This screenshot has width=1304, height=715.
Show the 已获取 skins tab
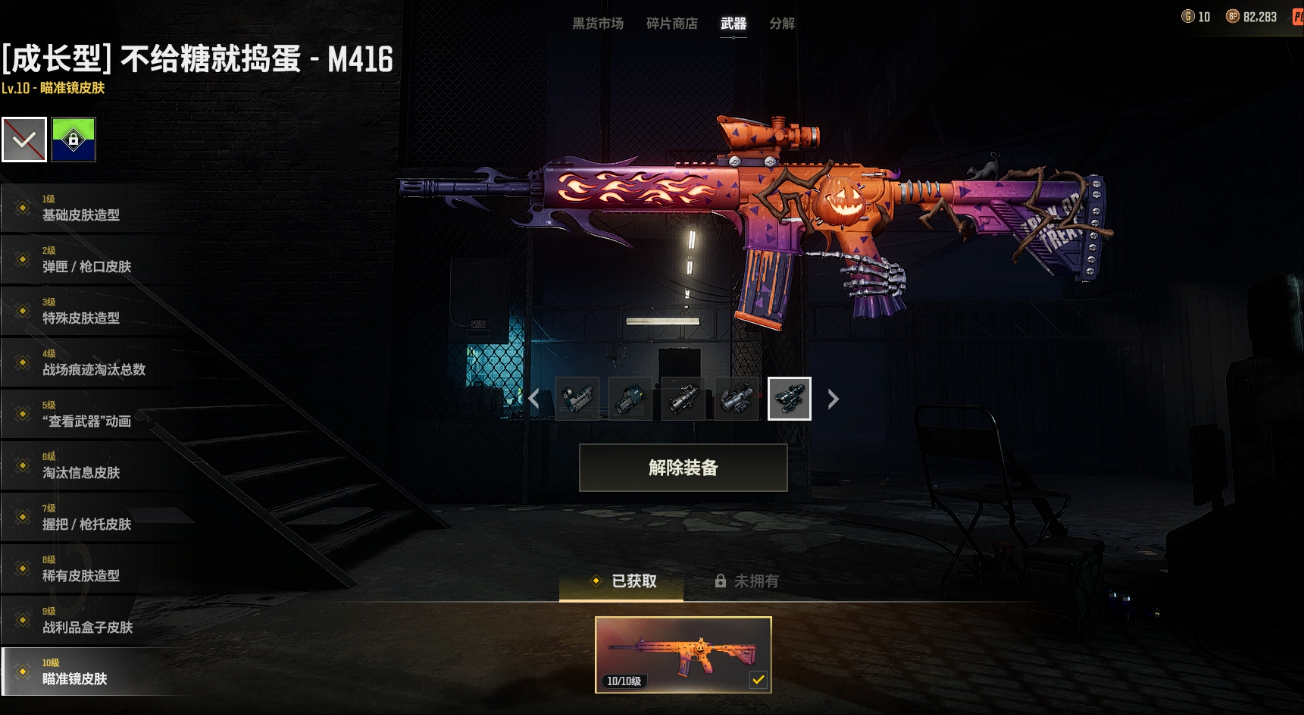point(622,581)
